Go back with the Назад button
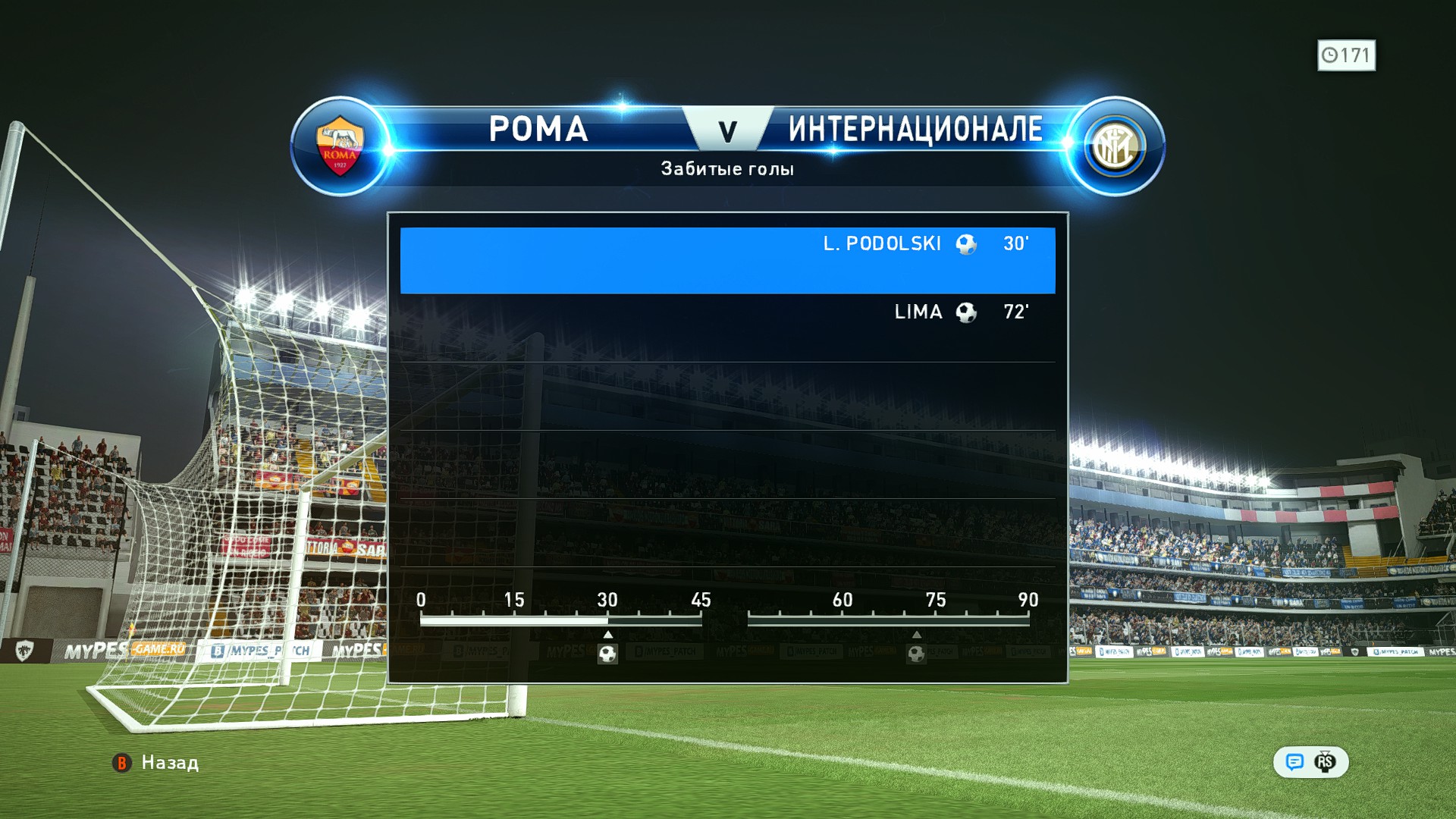This screenshot has width=1456, height=819. (156, 762)
